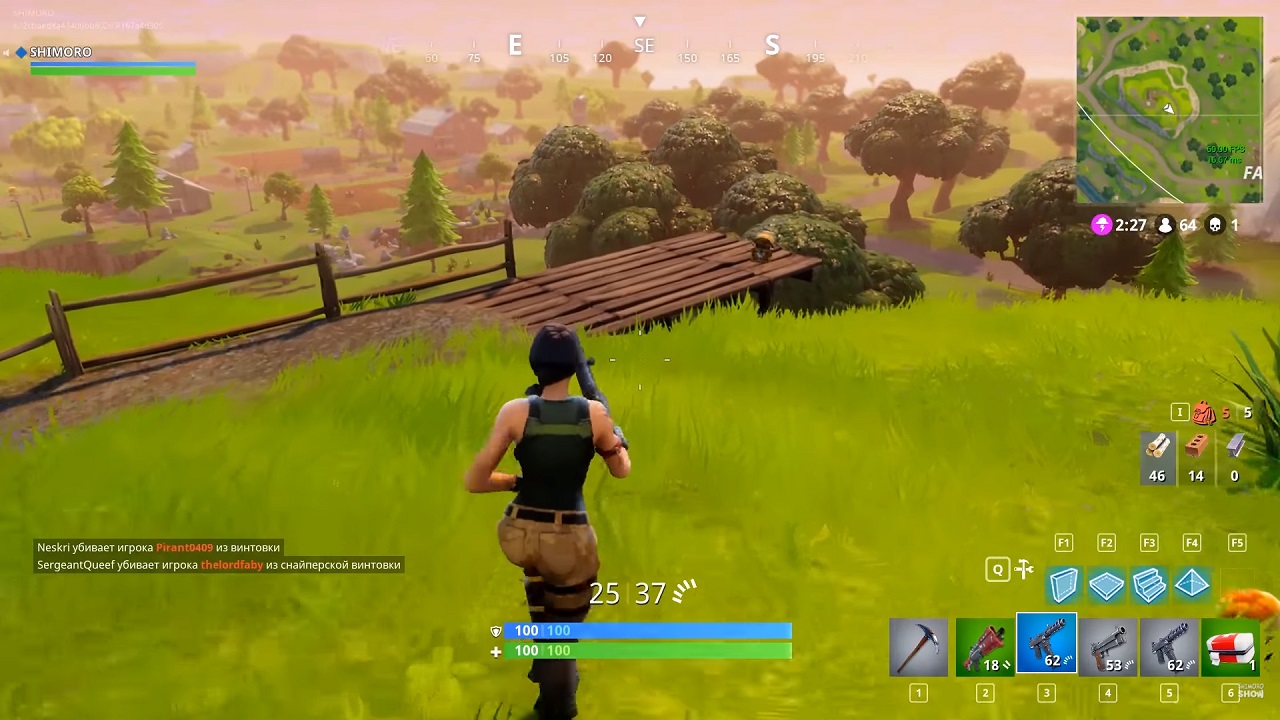This screenshot has width=1280, height=720.
Task: Select the Wall build piece
Action: tap(1064, 585)
